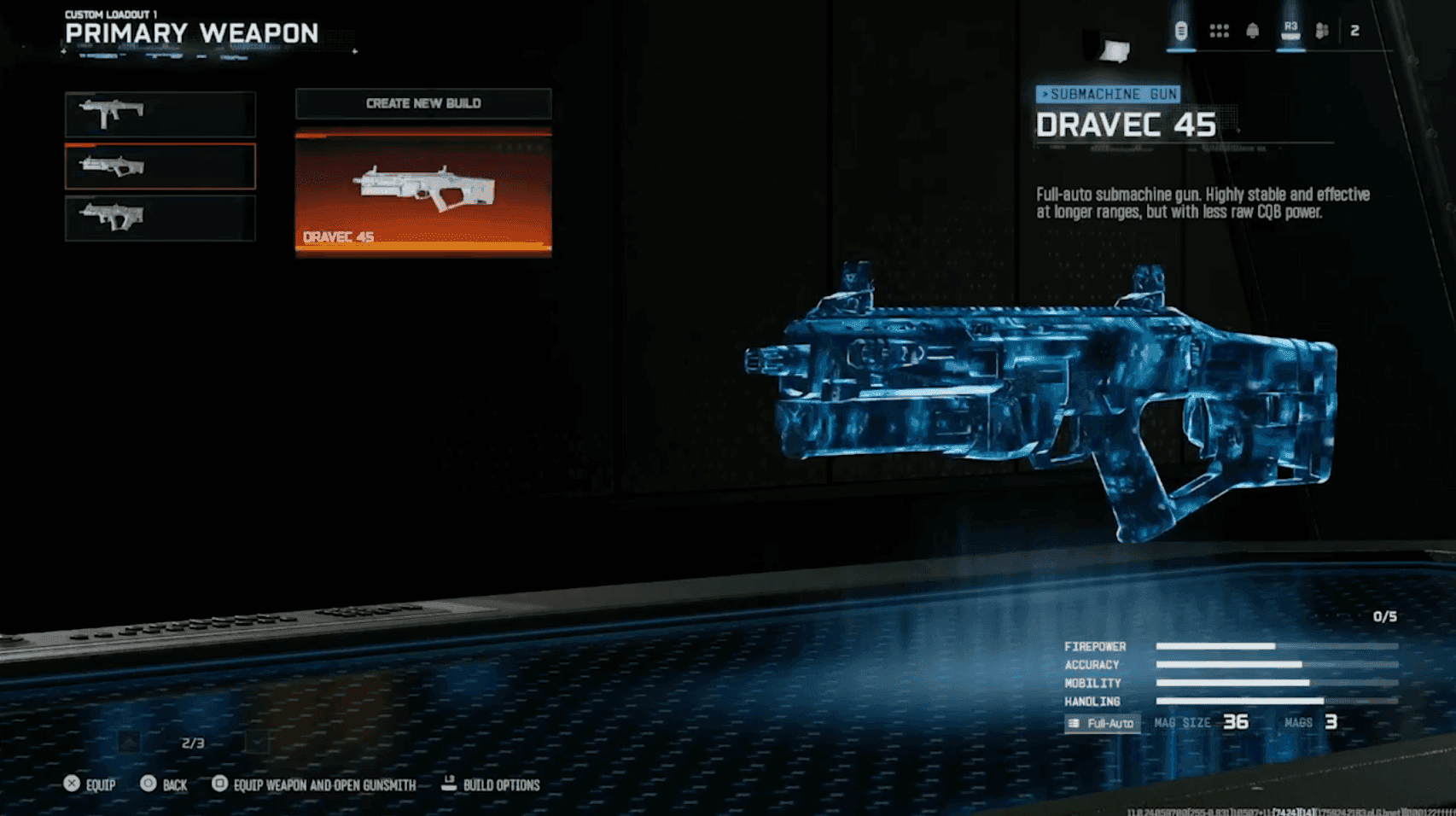1456x816 pixels.
Task: Select the highlighted second weapon thumbnail
Action: pyautogui.click(x=160, y=167)
